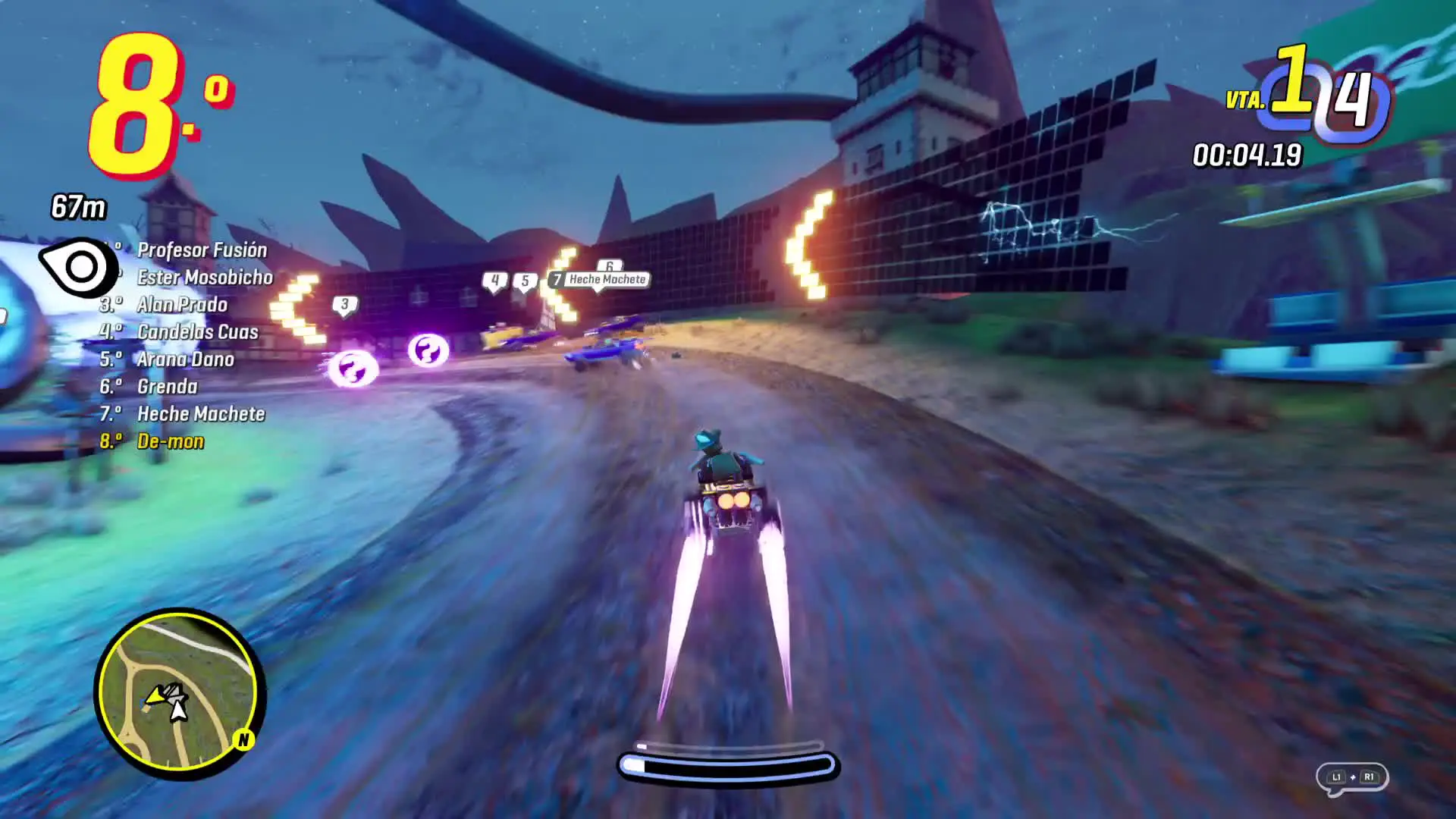
Task: Select Grenda in the standings list
Action: pyautogui.click(x=167, y=387)
